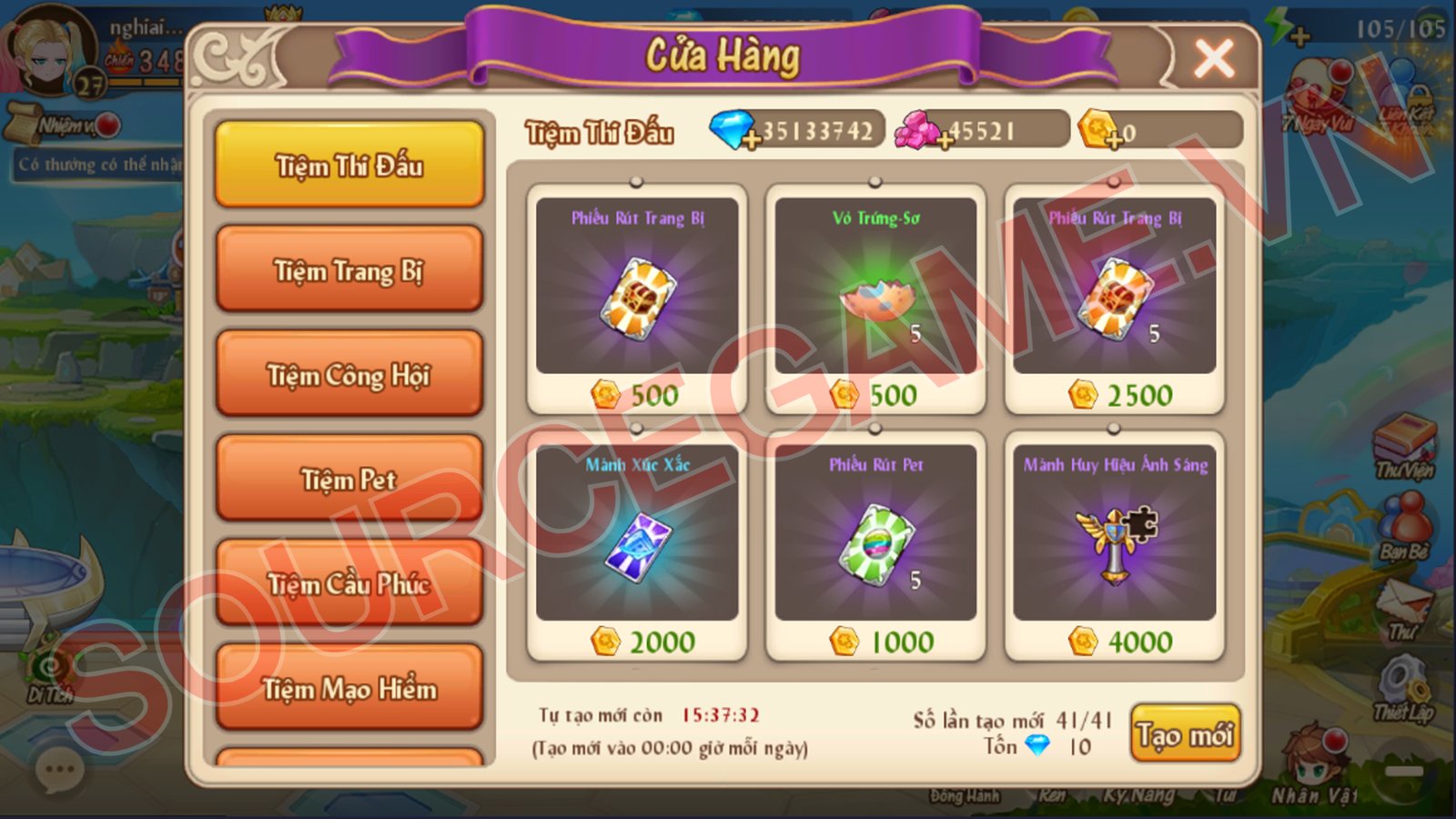The height and width of the screenshot is (819, 1456).
Task: Open the chat bubble icon
Action: pyautogui.click(x=60, y=771)
